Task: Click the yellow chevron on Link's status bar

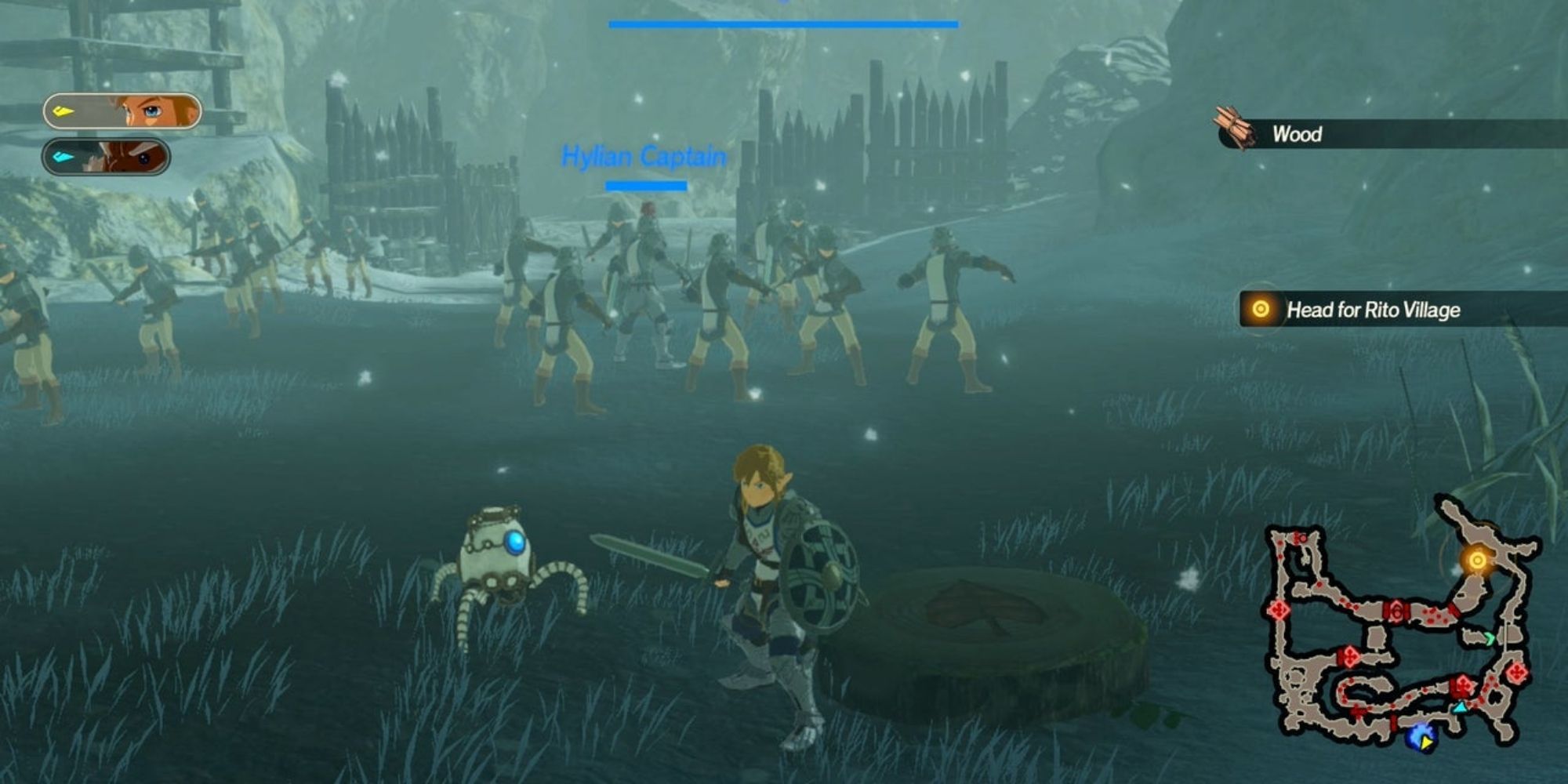Action: pos(64,111)
